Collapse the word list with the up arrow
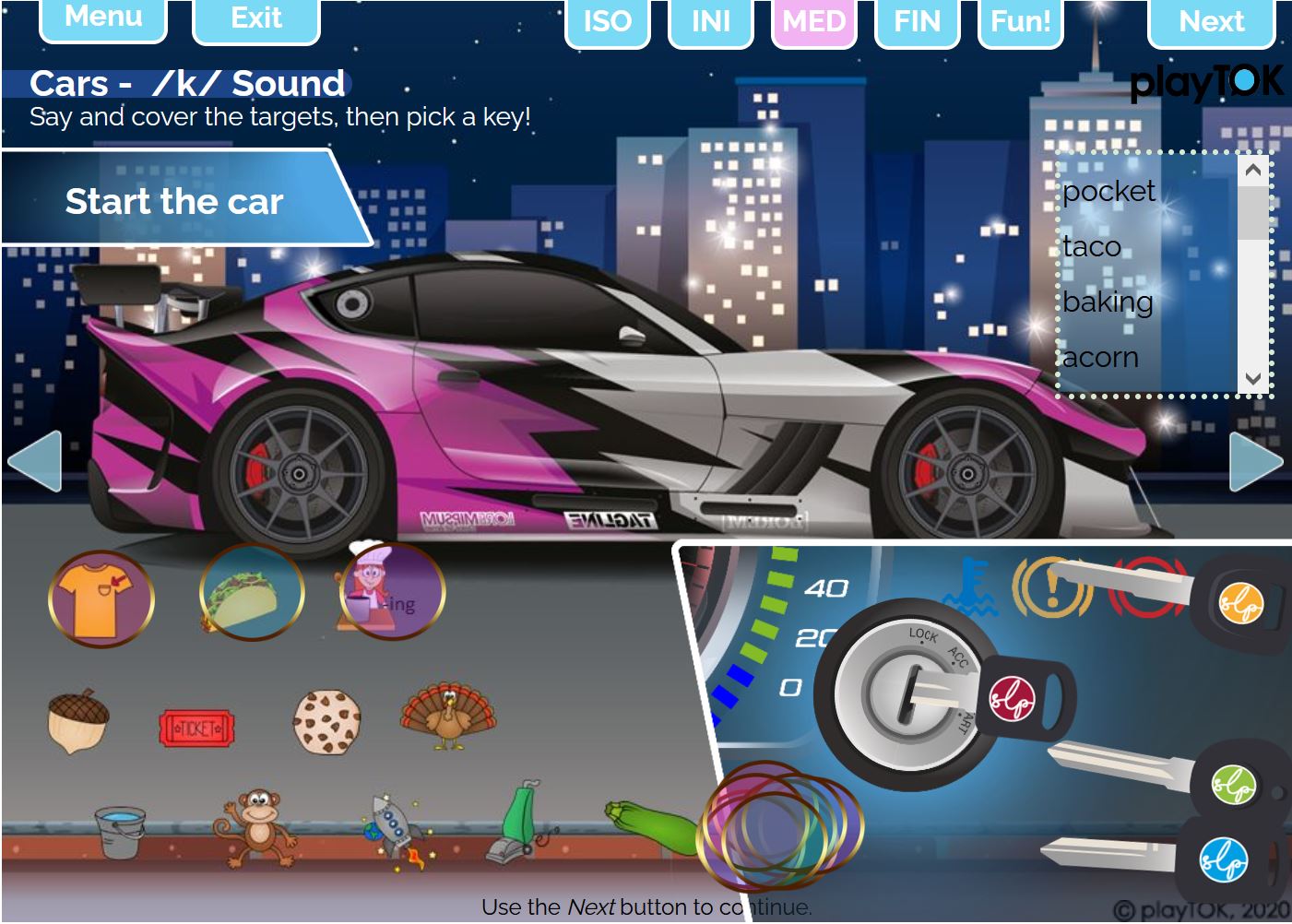 [x=1252, y=169]
